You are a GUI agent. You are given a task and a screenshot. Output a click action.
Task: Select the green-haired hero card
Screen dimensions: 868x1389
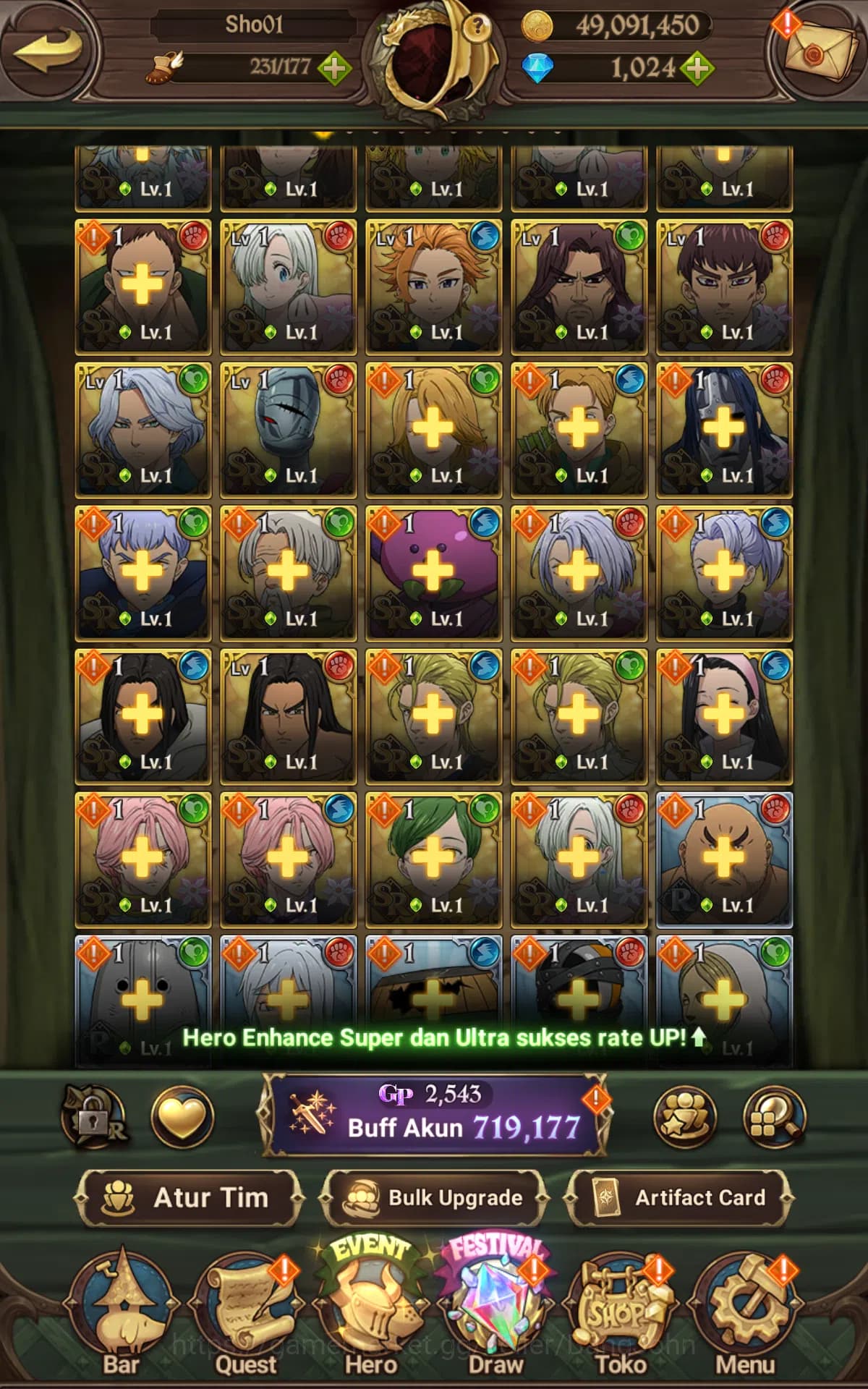433,859
